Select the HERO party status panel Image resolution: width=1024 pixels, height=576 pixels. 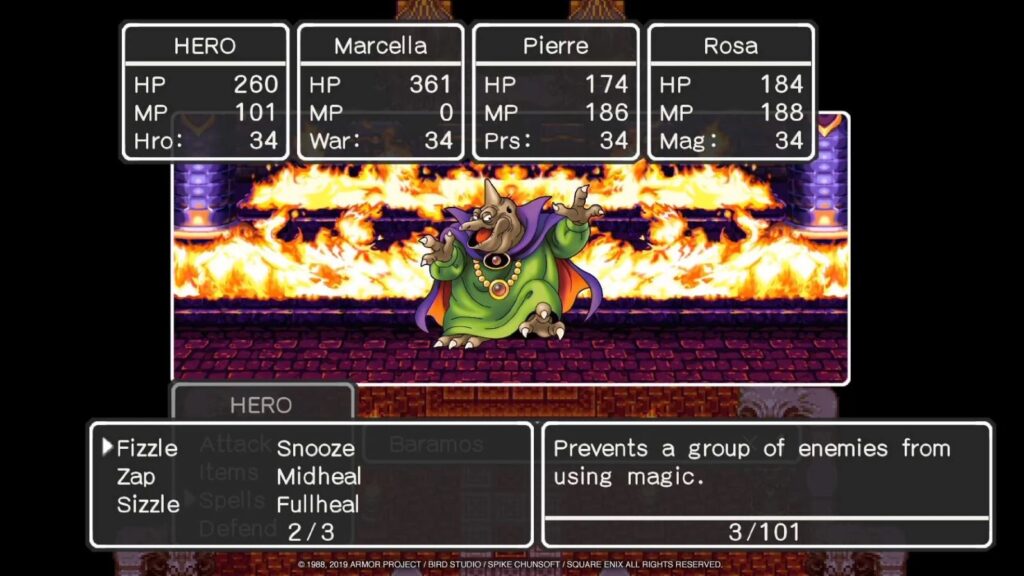point(205,92)
